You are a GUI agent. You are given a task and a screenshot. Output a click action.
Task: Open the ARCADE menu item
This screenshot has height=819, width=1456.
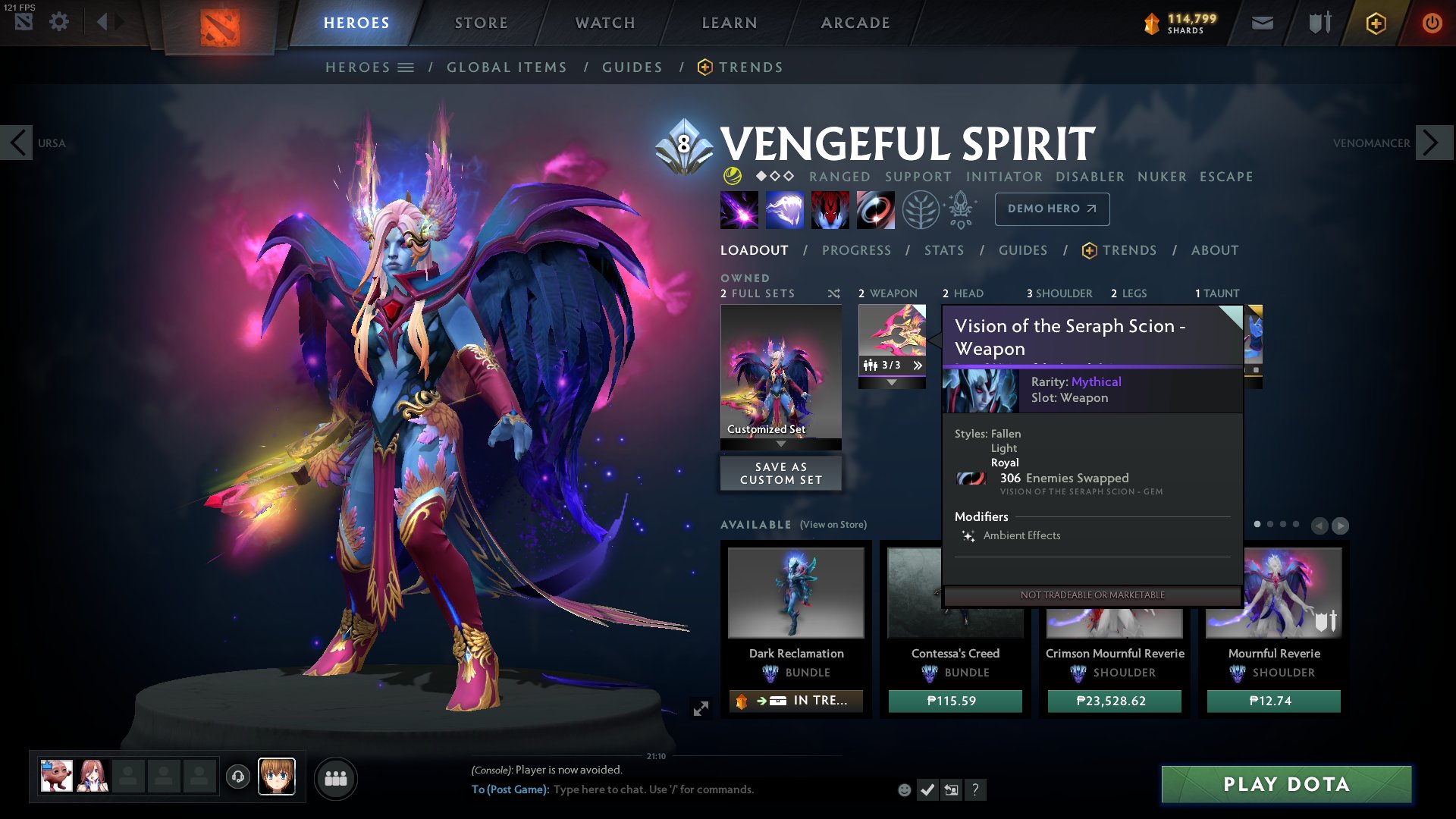pyautogui.click(x=855, y=22)
